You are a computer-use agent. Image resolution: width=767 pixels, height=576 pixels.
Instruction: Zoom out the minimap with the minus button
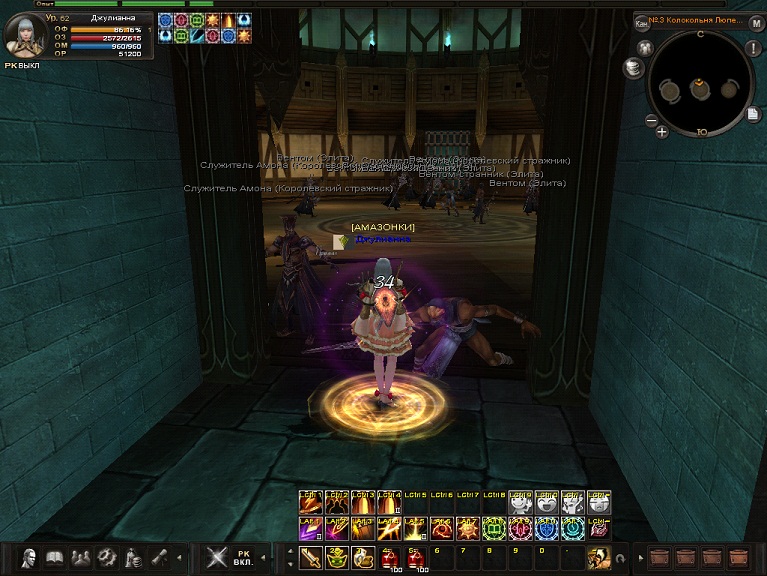coord(650,121)
